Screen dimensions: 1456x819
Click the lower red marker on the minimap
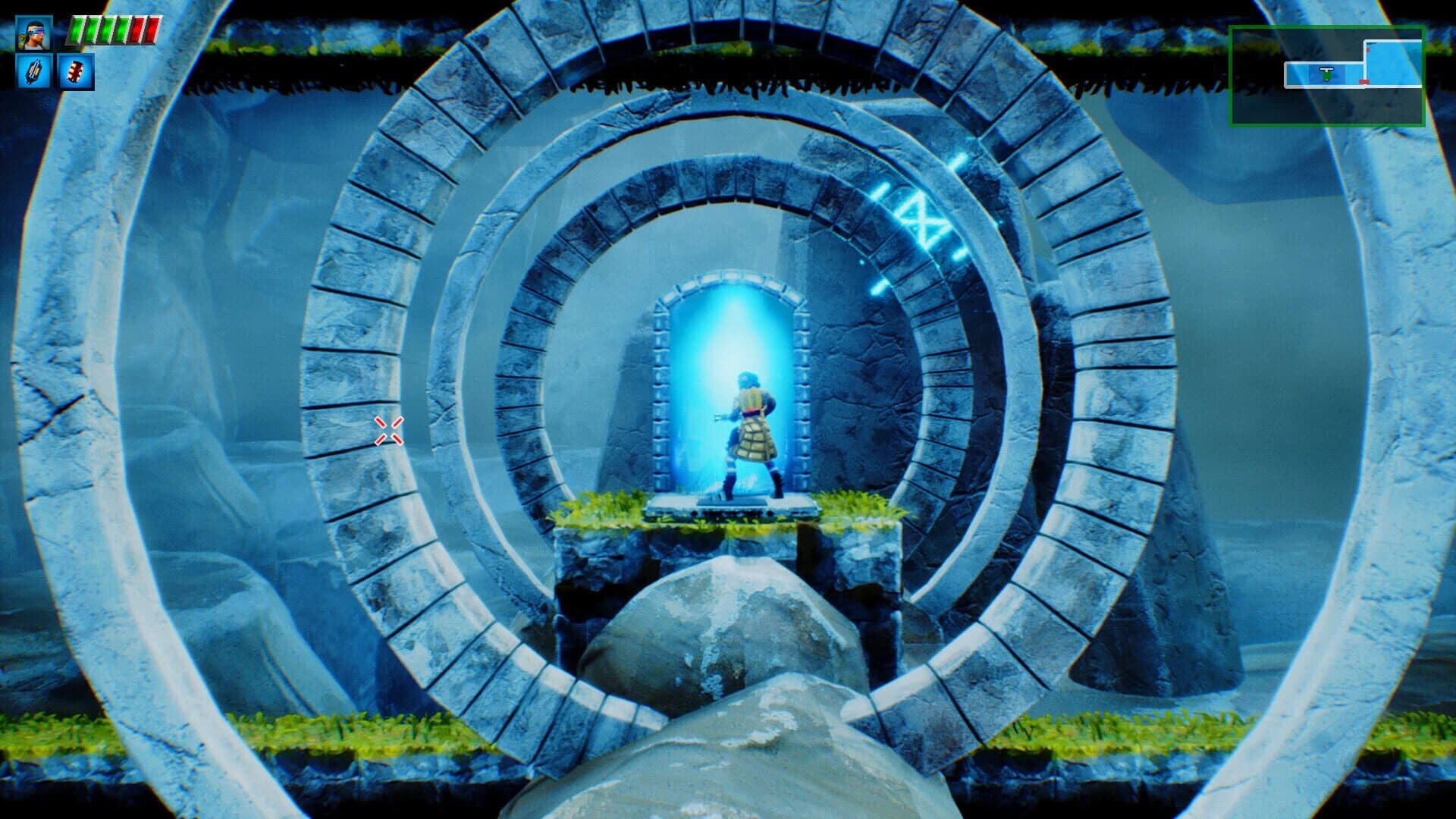[1363, 82]
